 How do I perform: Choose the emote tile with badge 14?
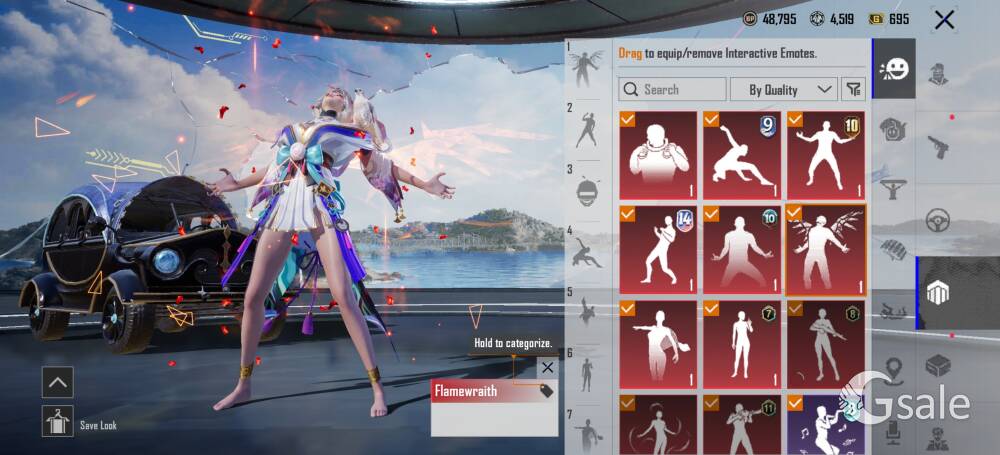click(x=658, y=250)
